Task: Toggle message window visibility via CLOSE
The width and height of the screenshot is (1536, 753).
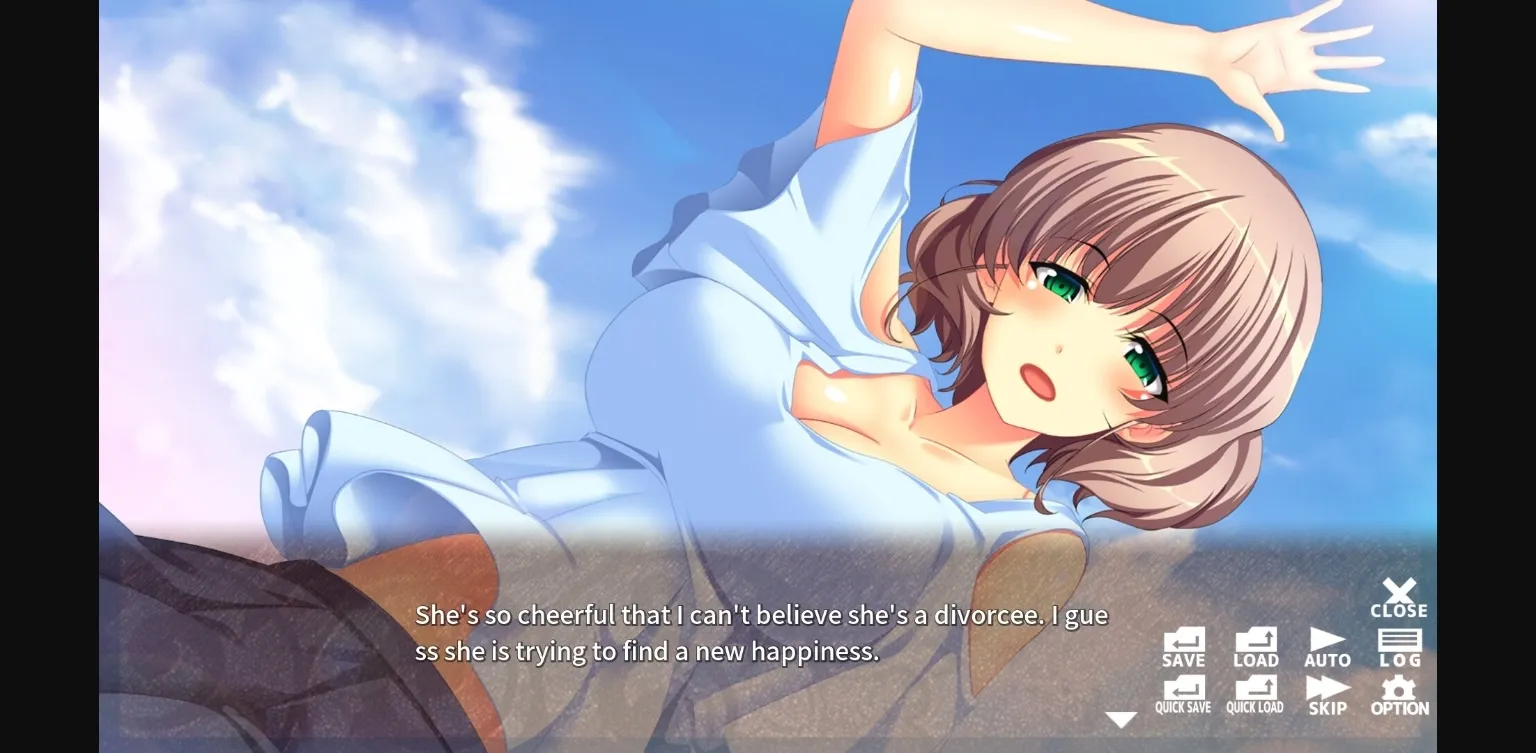Action: [1399, 595]
